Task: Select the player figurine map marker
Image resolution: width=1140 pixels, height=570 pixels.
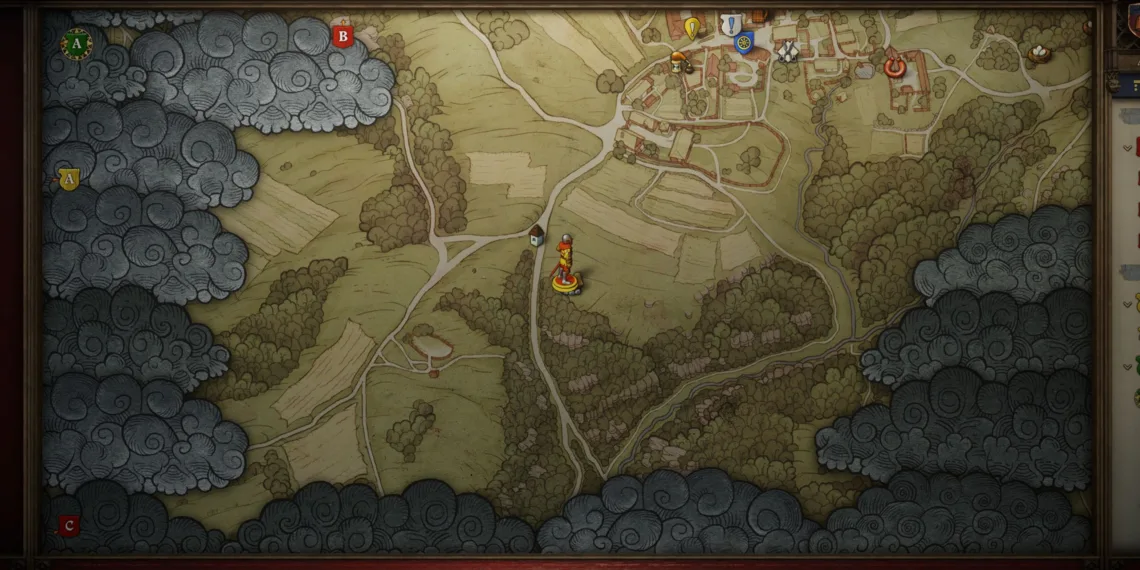Action: click(567, 267)
